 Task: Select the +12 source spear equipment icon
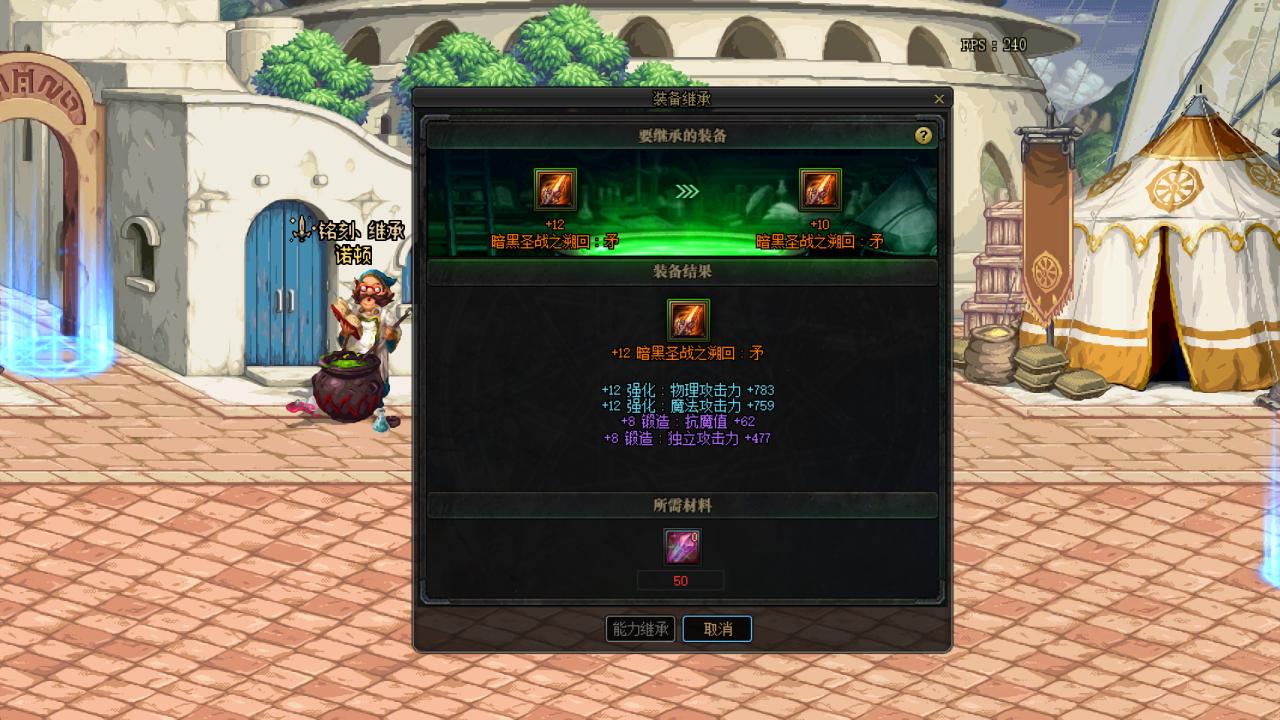pos(557,190)
